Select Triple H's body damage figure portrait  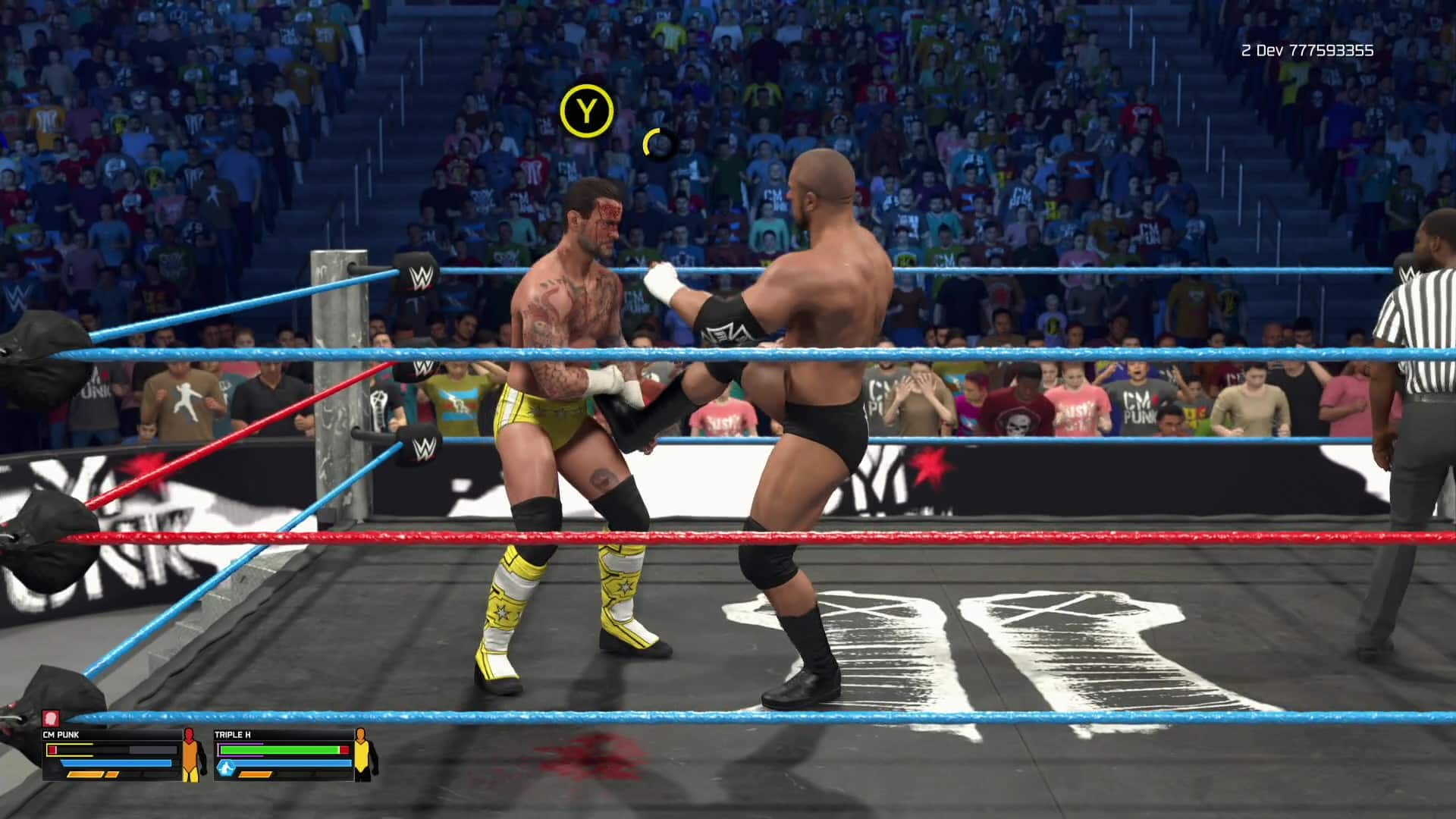coord(364,756)
